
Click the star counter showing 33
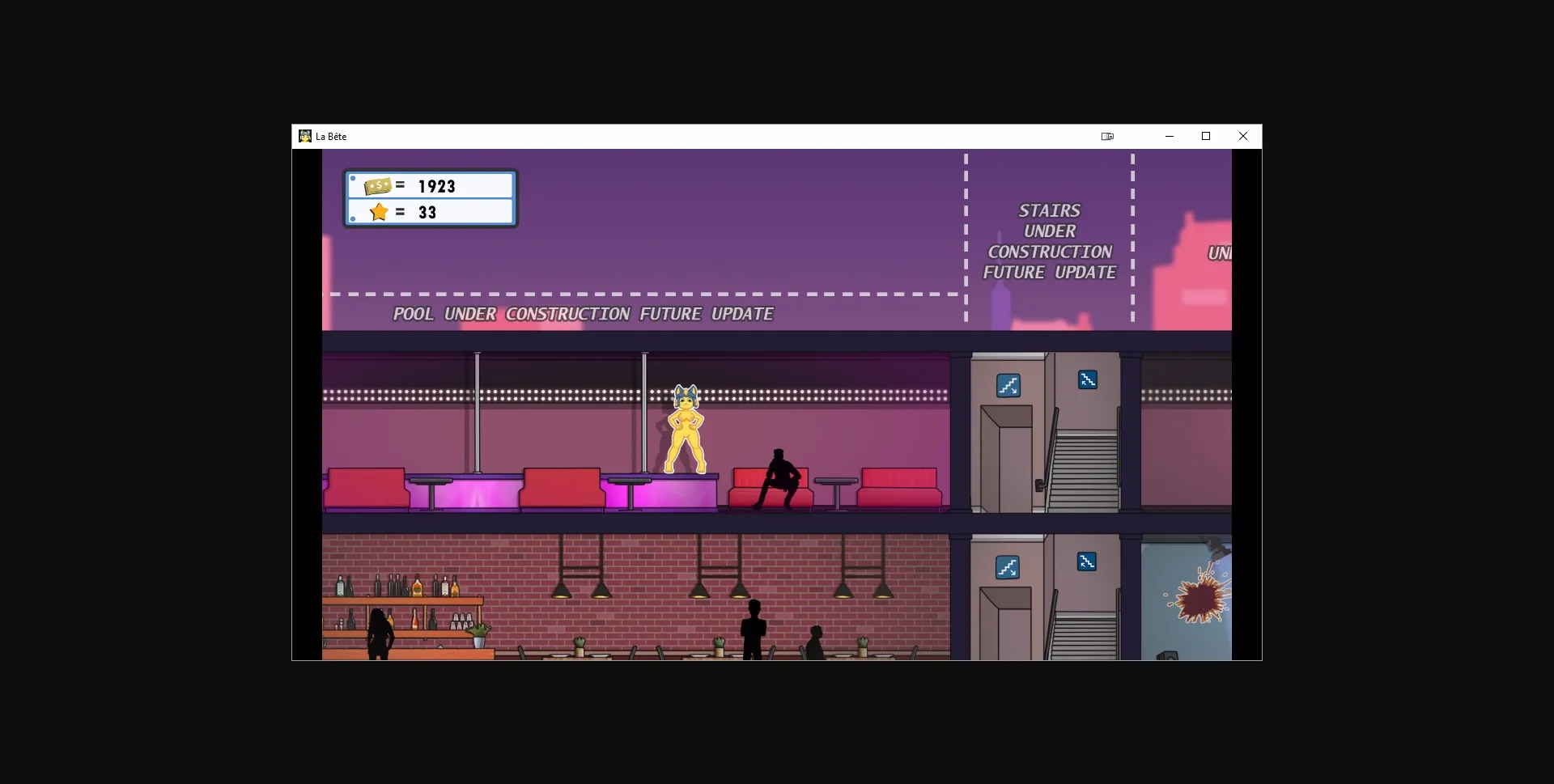427,212
